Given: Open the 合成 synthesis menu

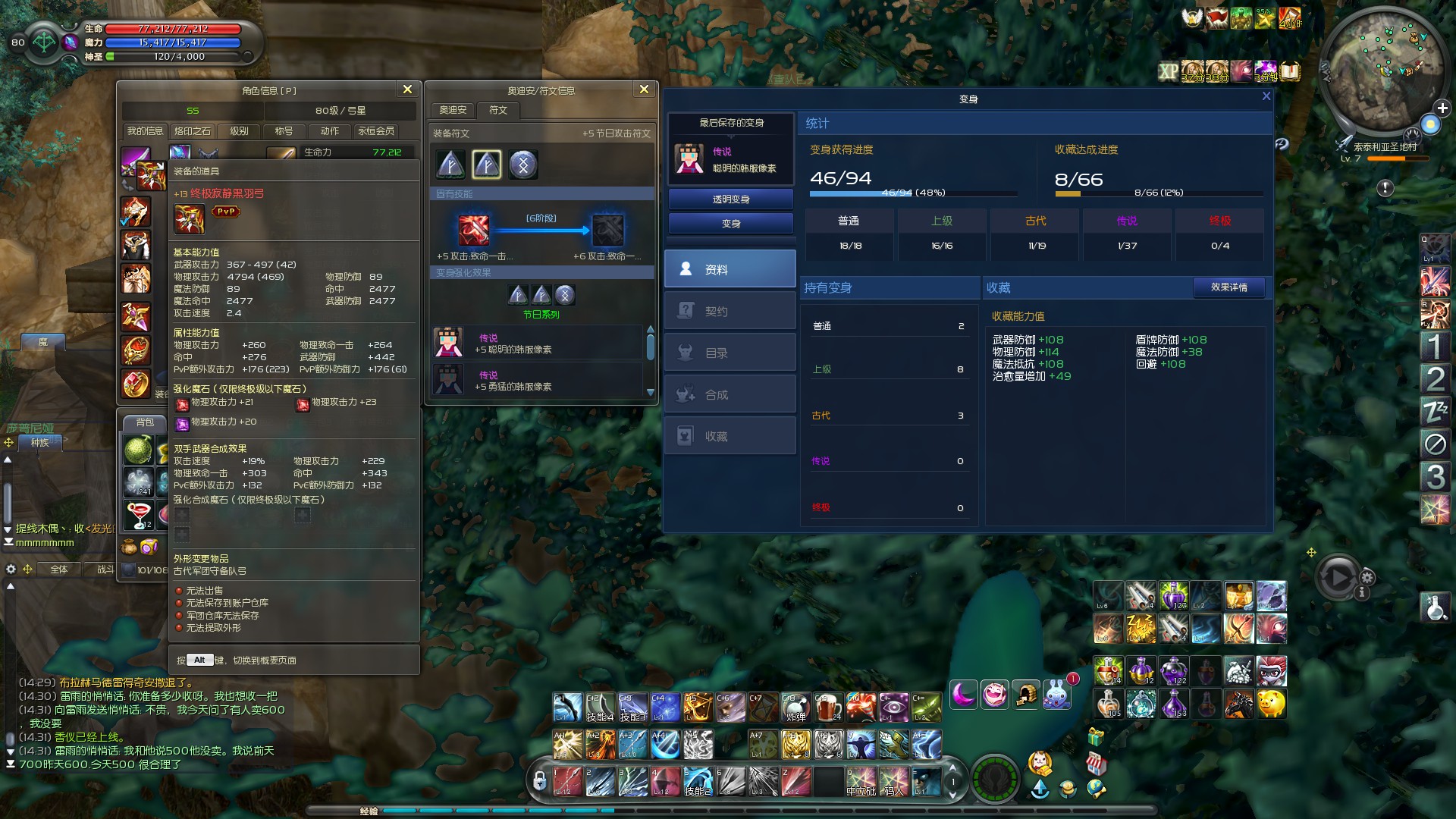Looking at the screenshot, I should [x=730, y=394].
